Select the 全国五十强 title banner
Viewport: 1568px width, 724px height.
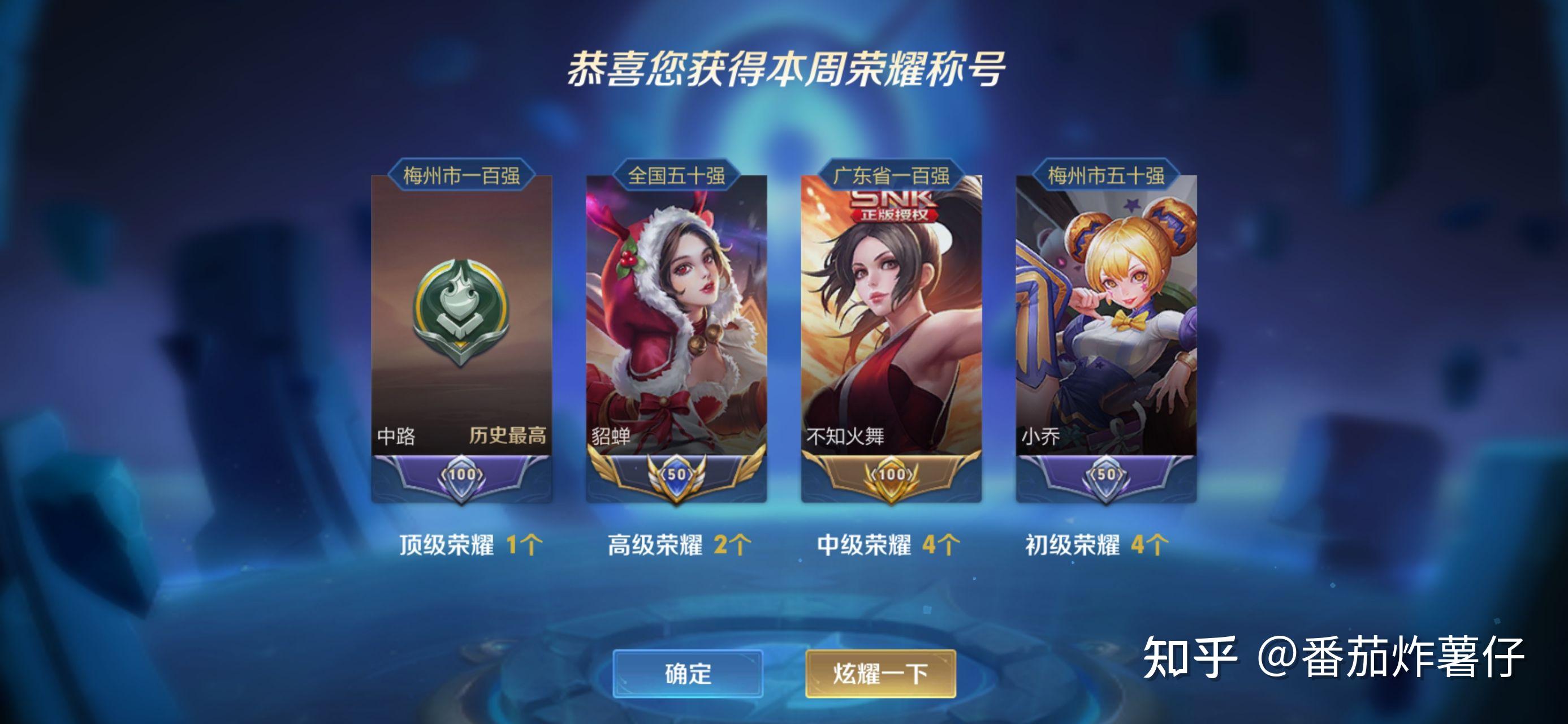pyautogui.click(x=677, y=178)
